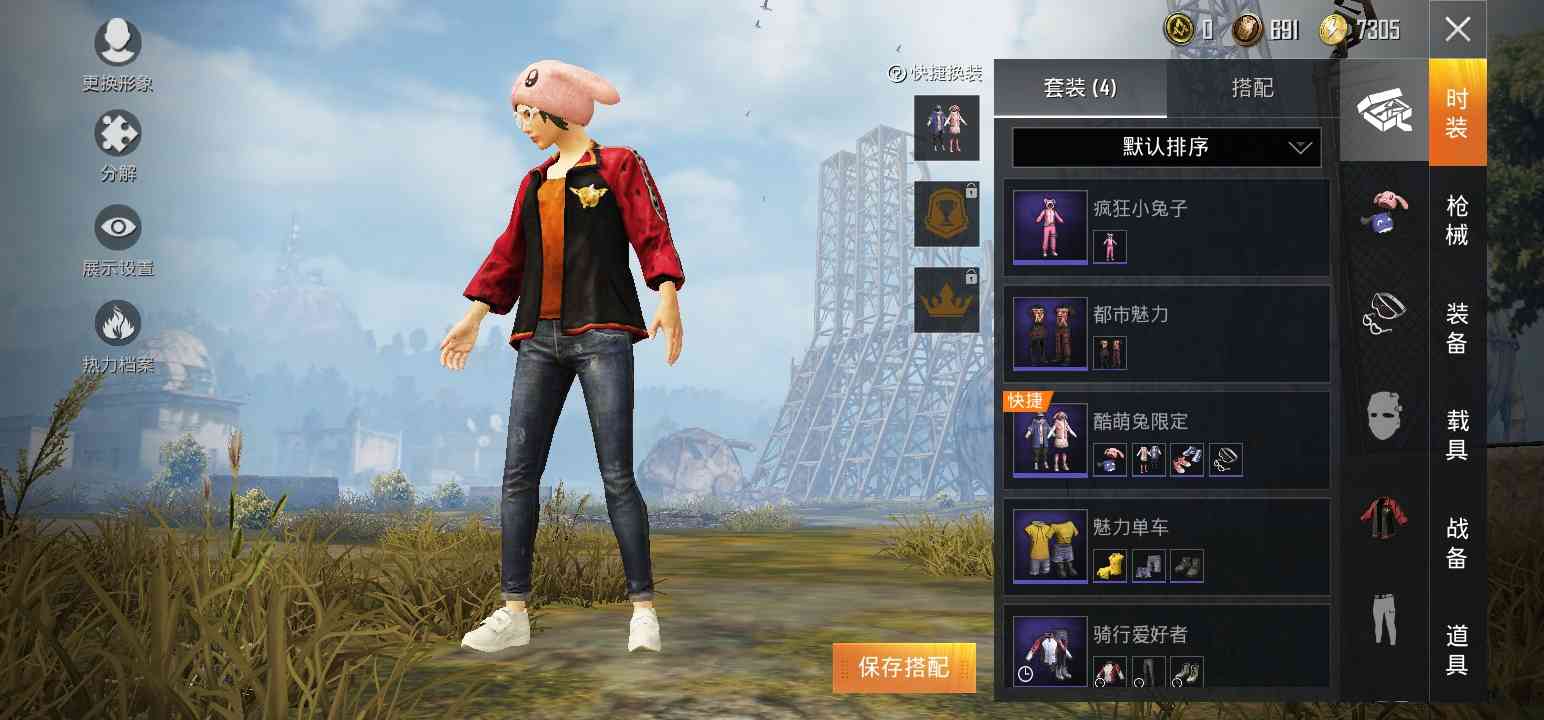Open the 默认排序 sort dropdown
Image resolution: width=1544 pixels, height=720 pixels.
(x=1166, y=147)
